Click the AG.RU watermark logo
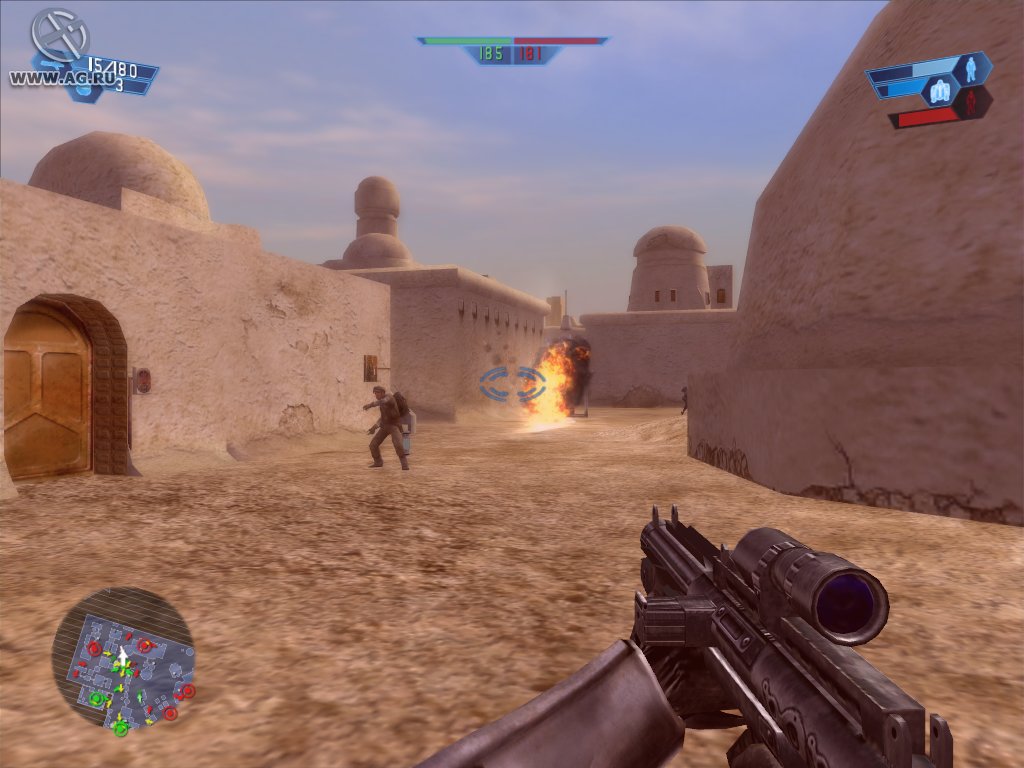Screen dimensions: 1024x768 [x=59, y=36]
